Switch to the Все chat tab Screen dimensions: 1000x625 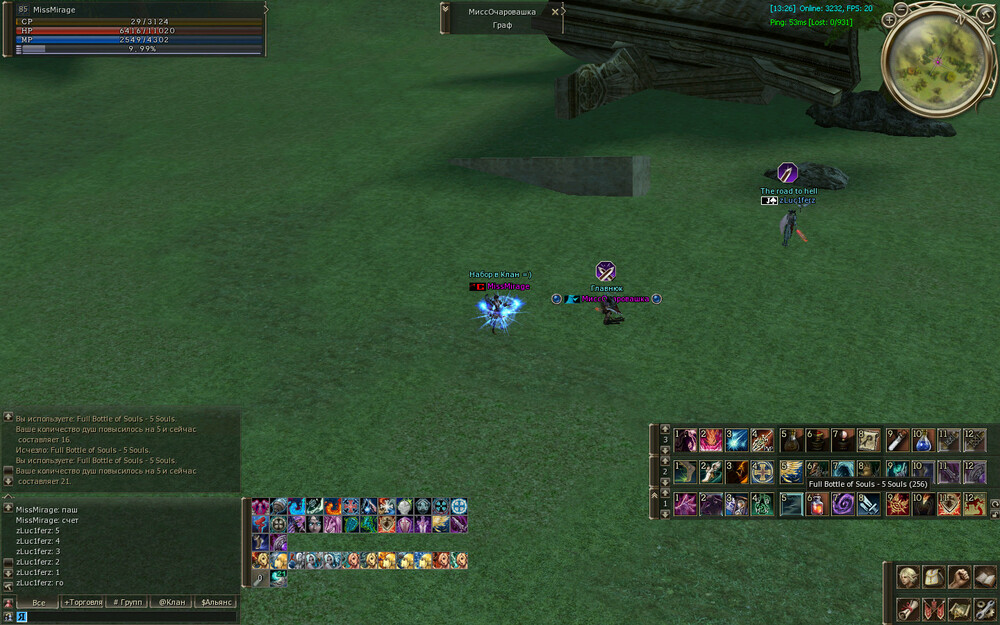(x=38, y=602)
